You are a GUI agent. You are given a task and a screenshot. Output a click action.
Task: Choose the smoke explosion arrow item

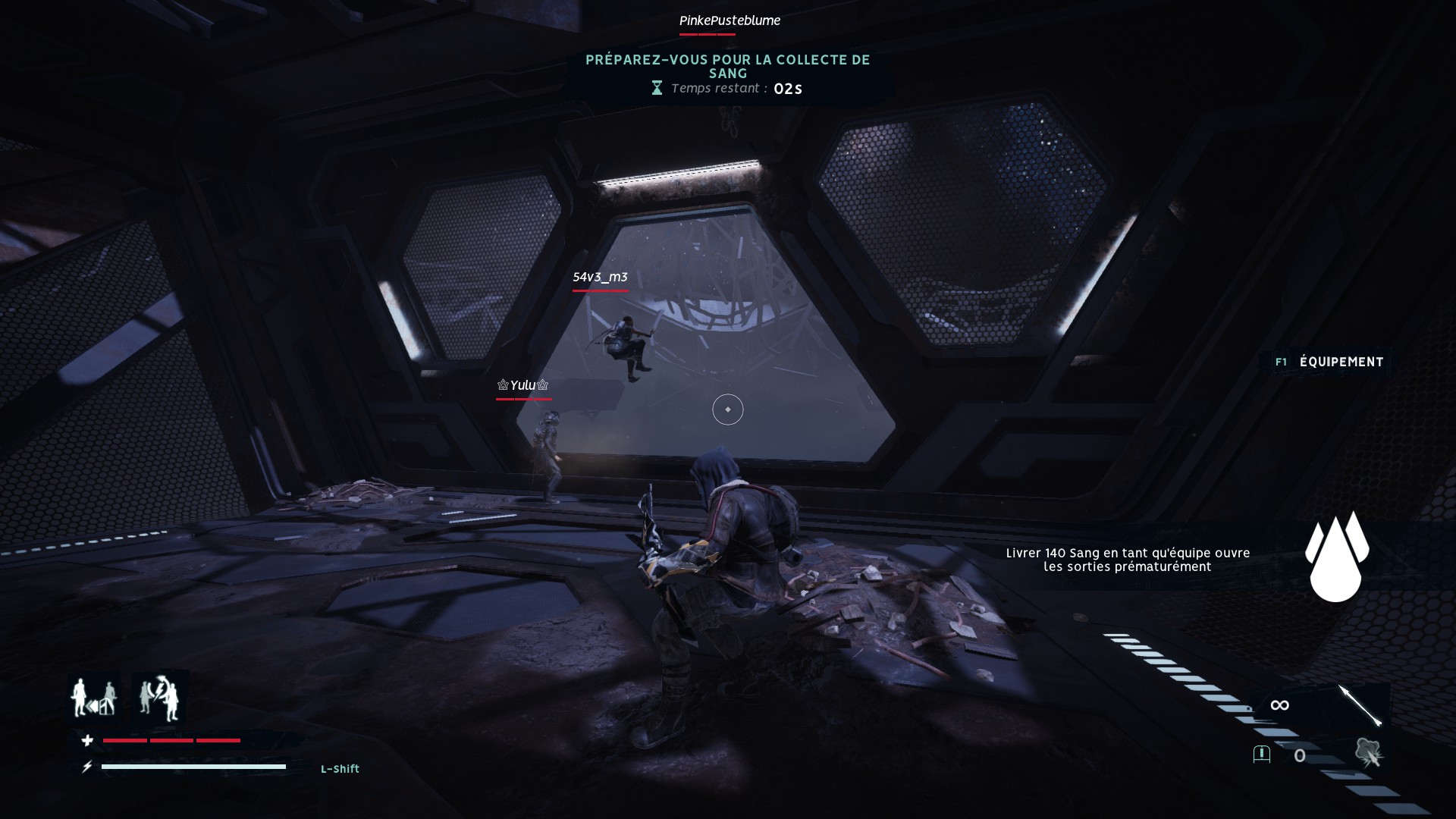1369,754
